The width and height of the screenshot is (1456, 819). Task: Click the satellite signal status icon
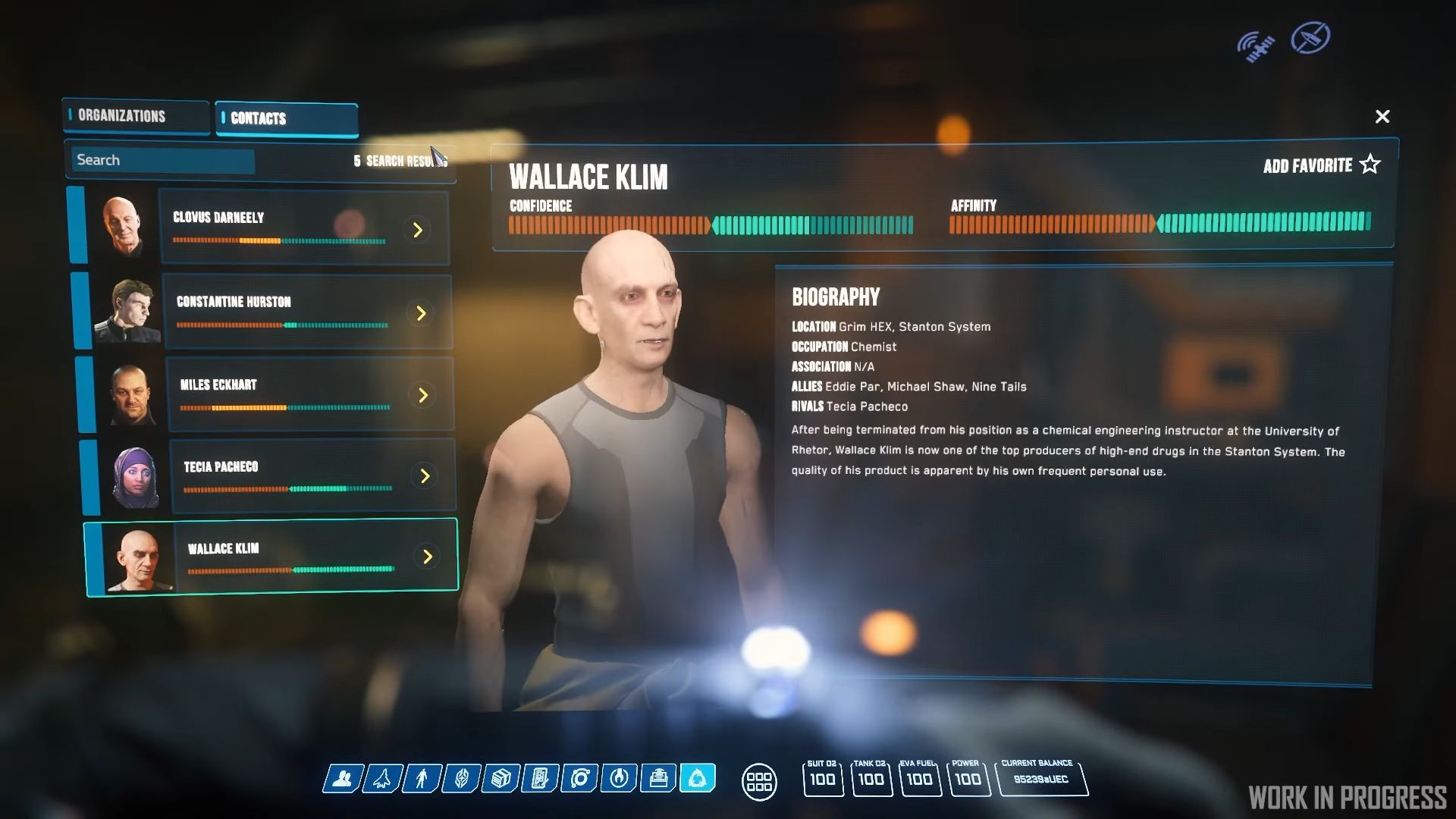(1255, 45)
